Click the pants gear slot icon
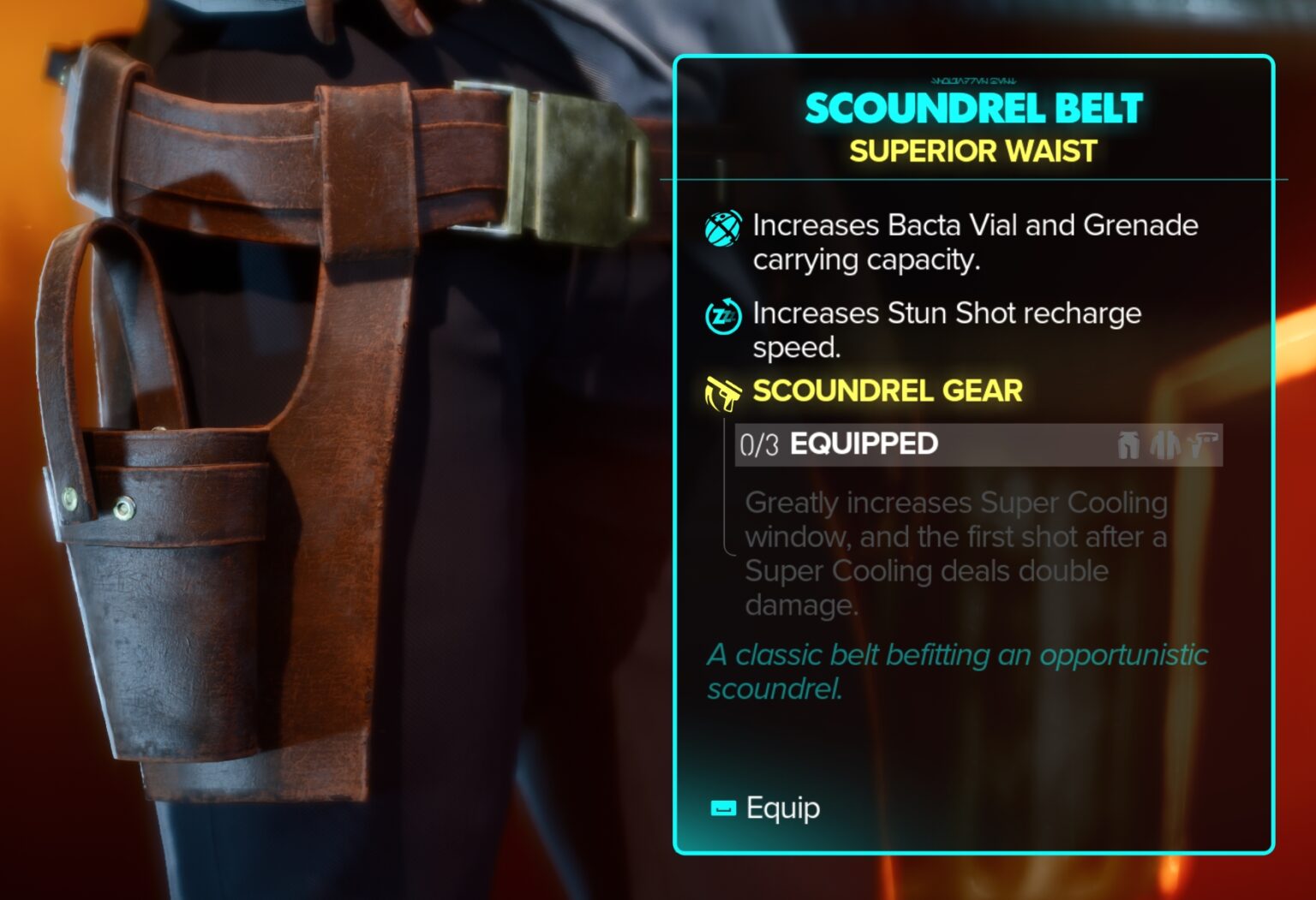This screenshot has width=1316, height=900. pos(1128,444)
